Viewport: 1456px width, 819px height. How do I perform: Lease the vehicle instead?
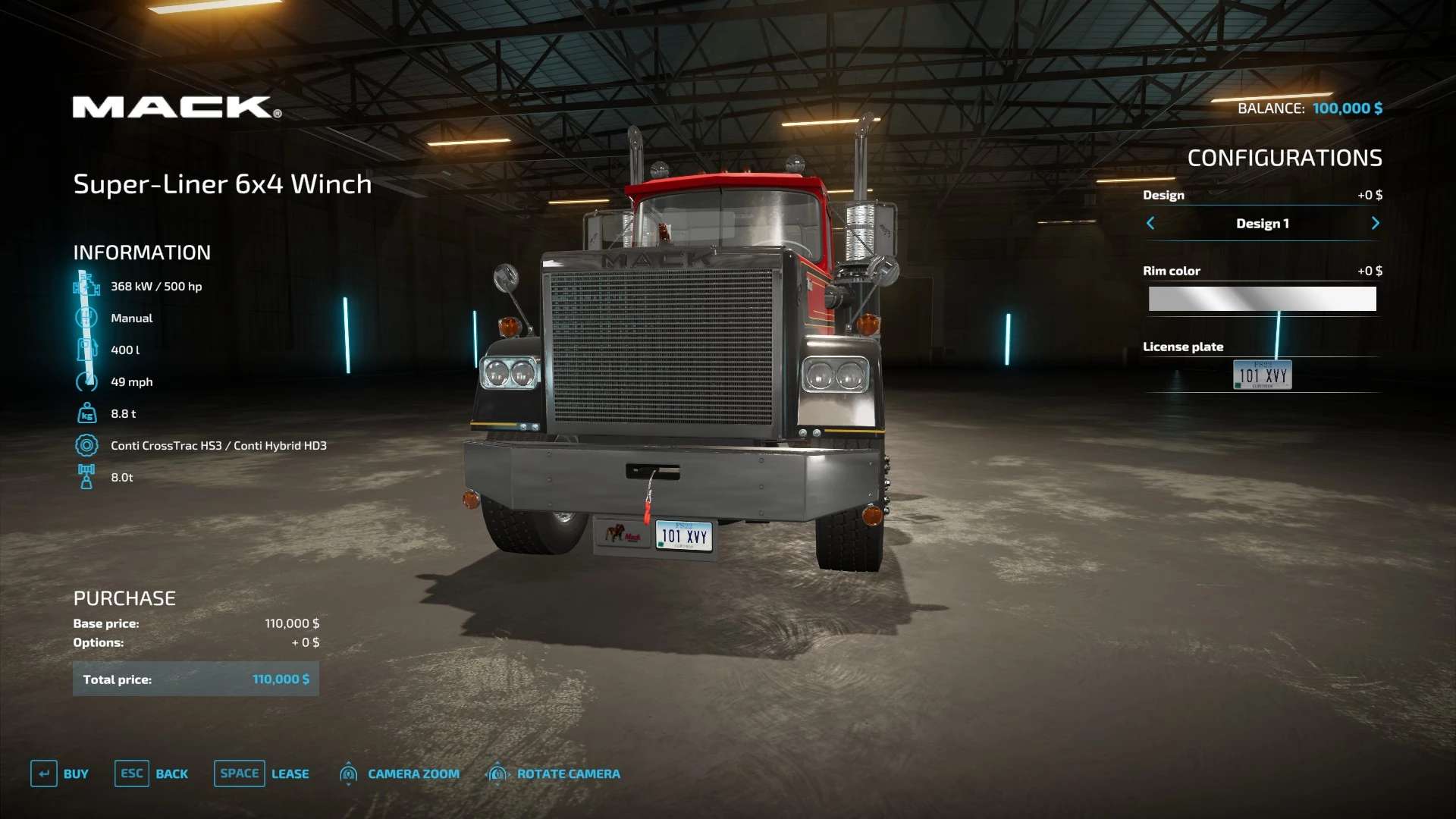[262, 773]
